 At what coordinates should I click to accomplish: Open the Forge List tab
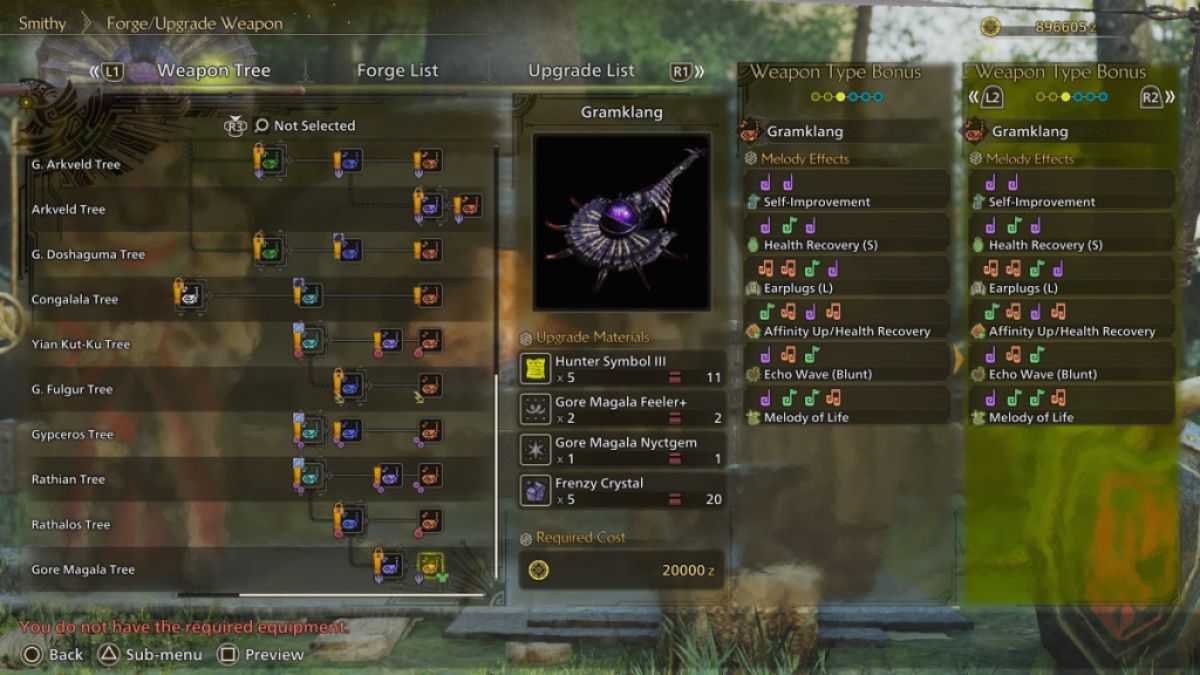[397, 71]
